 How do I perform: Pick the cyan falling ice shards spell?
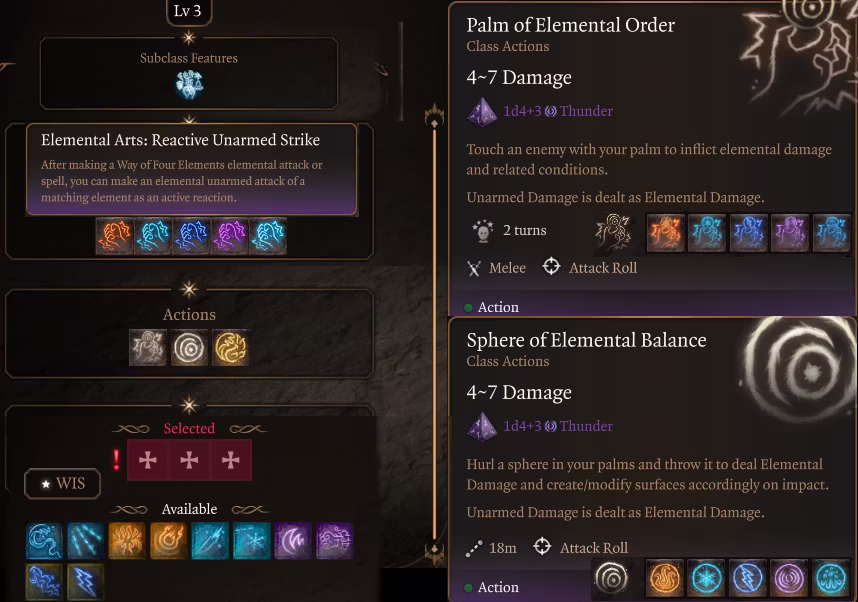pos(86,541)
